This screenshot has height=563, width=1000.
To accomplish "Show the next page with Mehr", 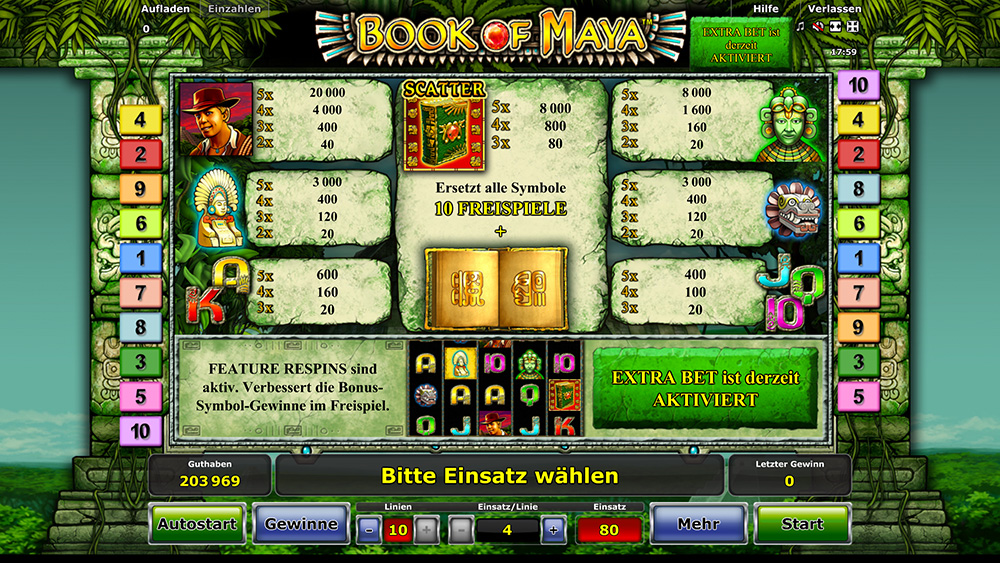I will click(x=698, y=523).
